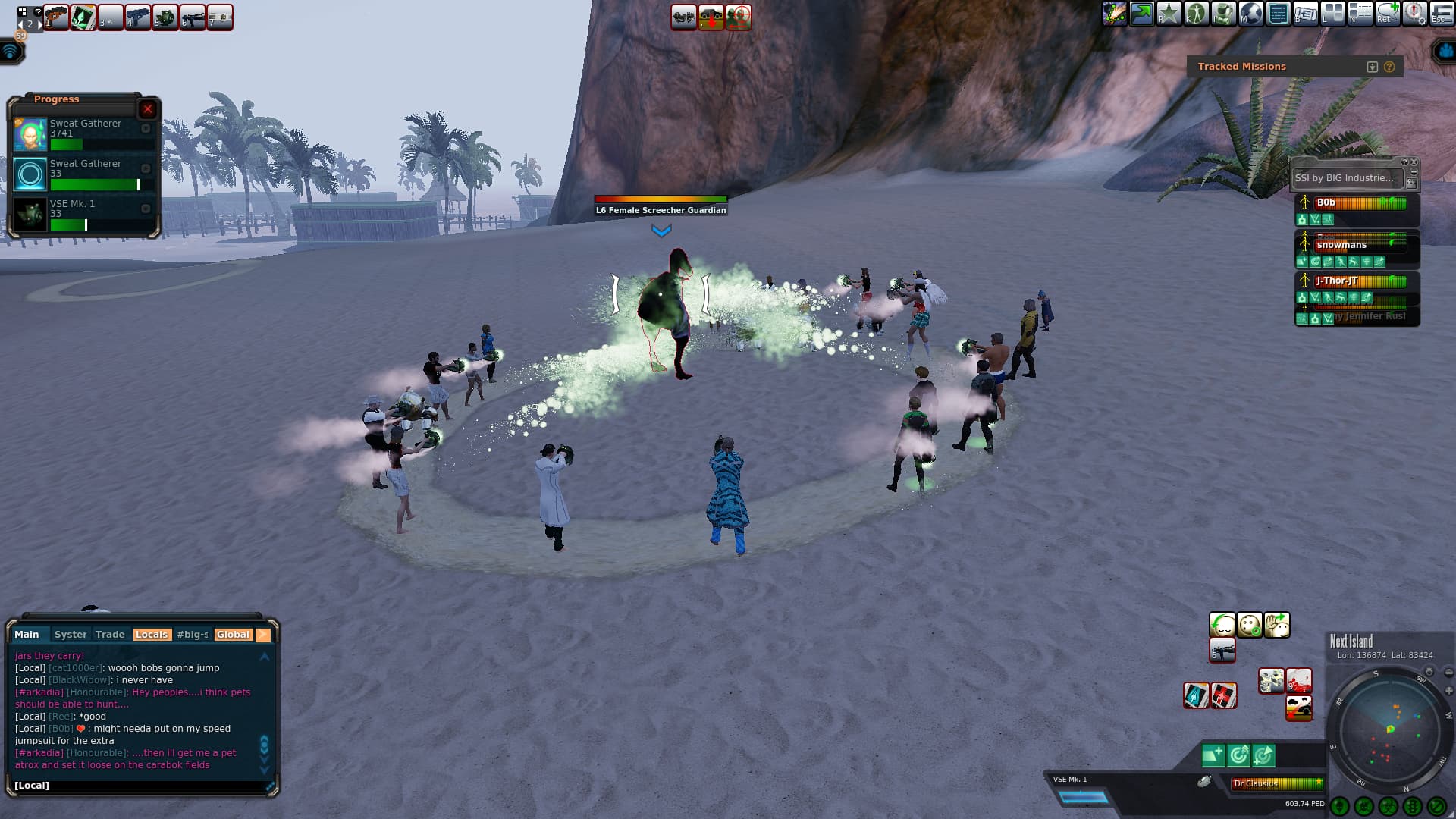Click the Tracked Missions help question mark
Viewport: 1456px width, 819px height.
pos(1389,67)
